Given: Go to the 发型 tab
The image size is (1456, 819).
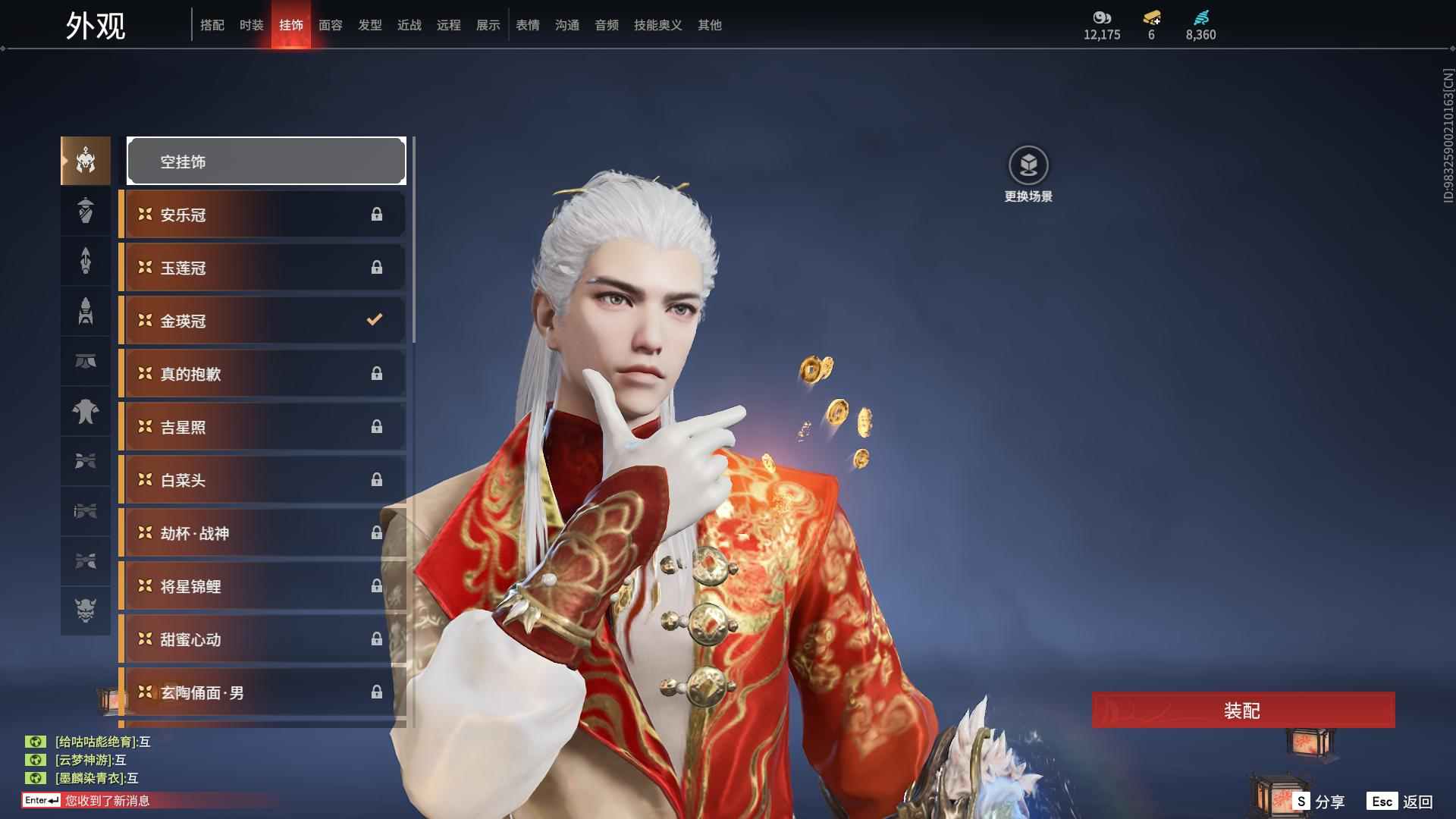Looking at the screenshot, I should (369, 25).
